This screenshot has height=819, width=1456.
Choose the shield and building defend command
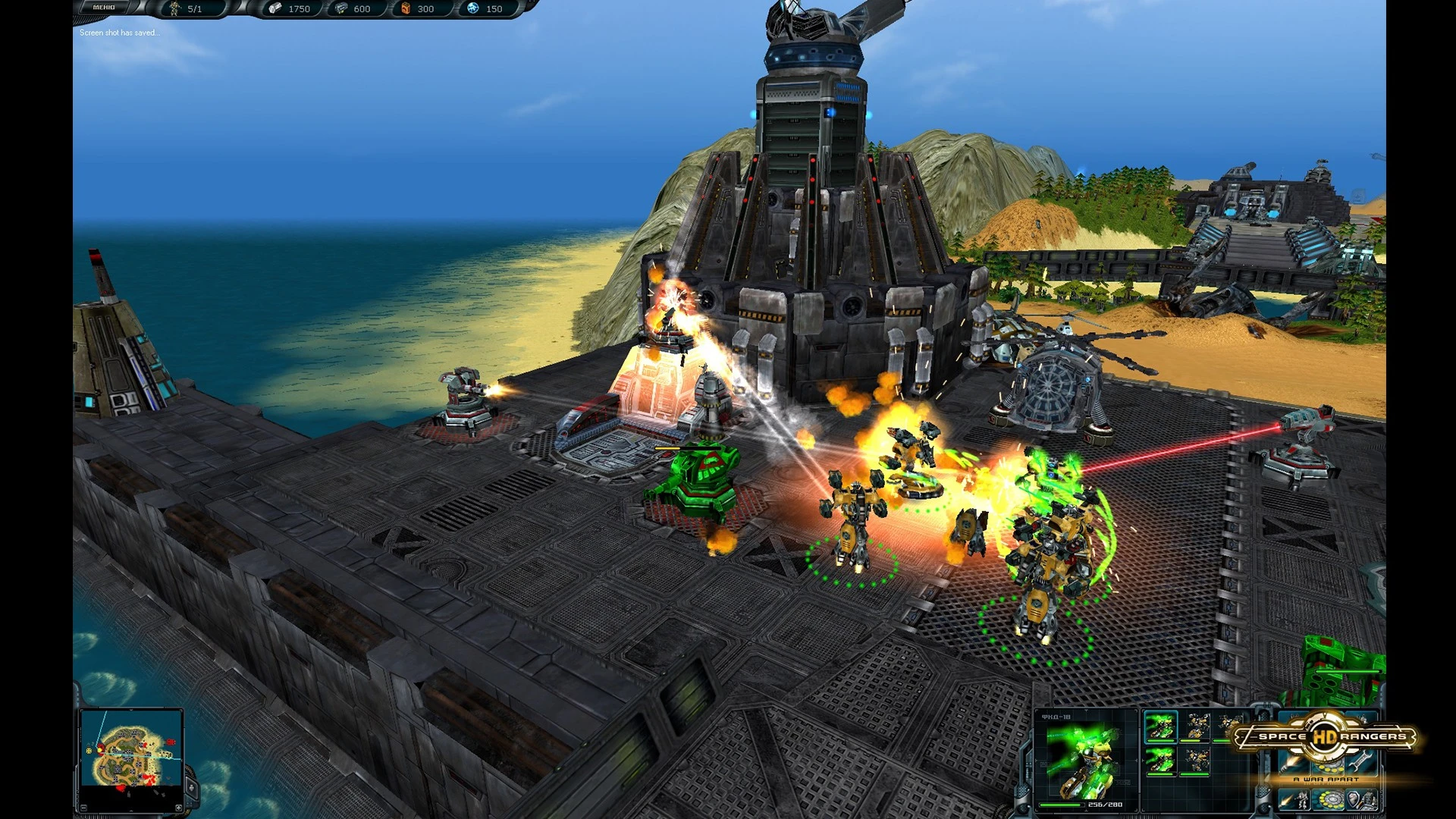(1360, 799)
